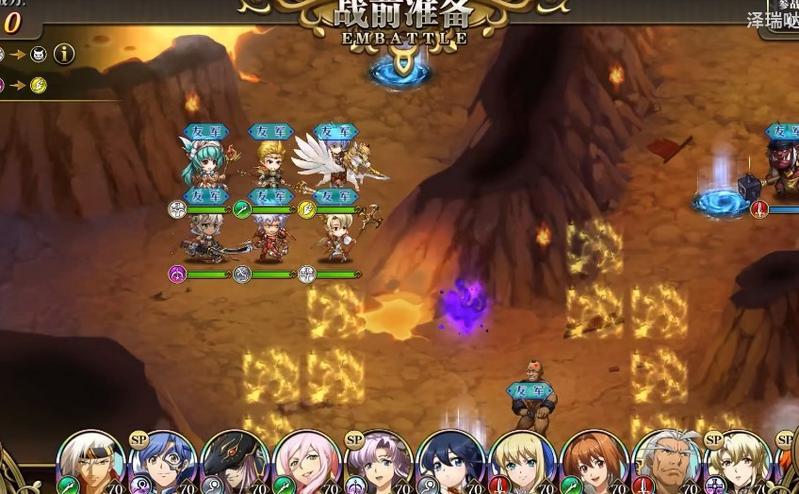
Task: Select the orange-haired smiling hero portrait
Action: (x=595, y=462)
